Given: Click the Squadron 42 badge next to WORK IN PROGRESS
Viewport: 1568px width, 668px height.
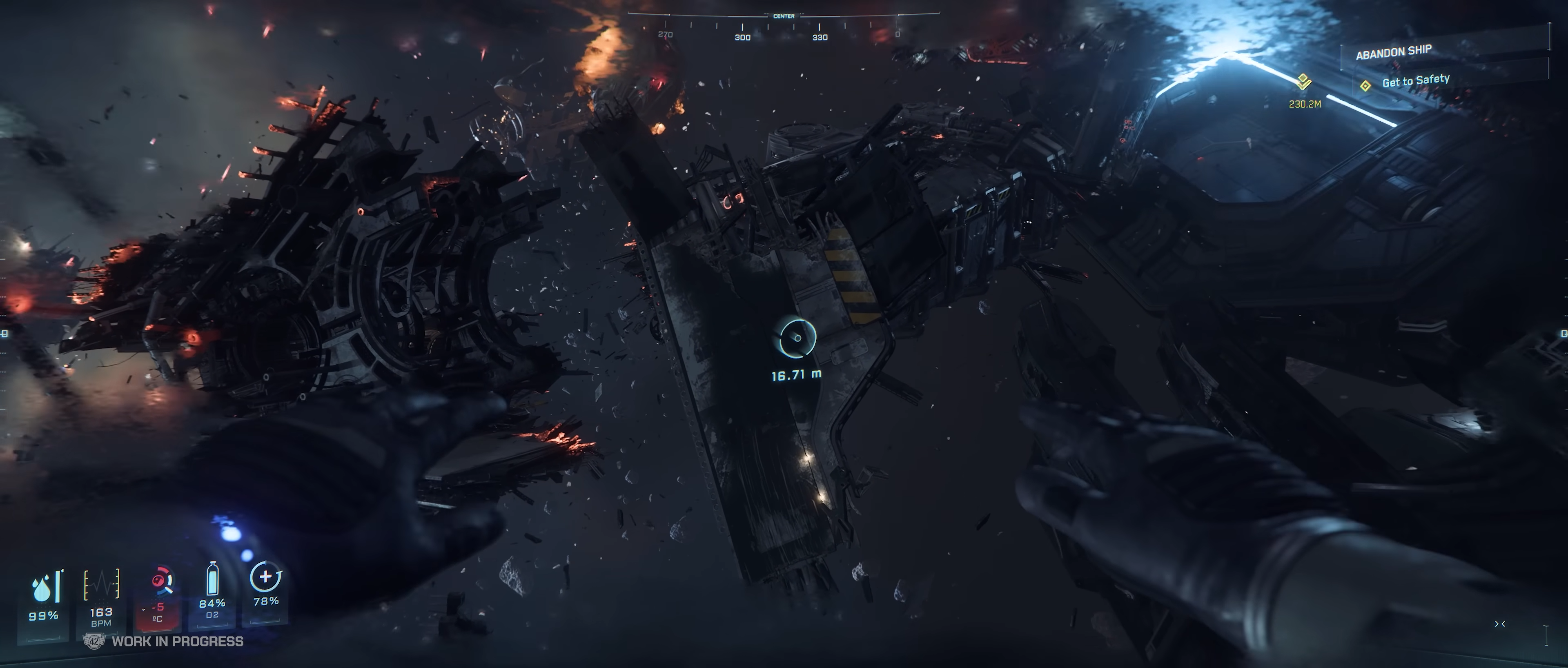Looking at the screenshot, I should (x=94, y=641).
